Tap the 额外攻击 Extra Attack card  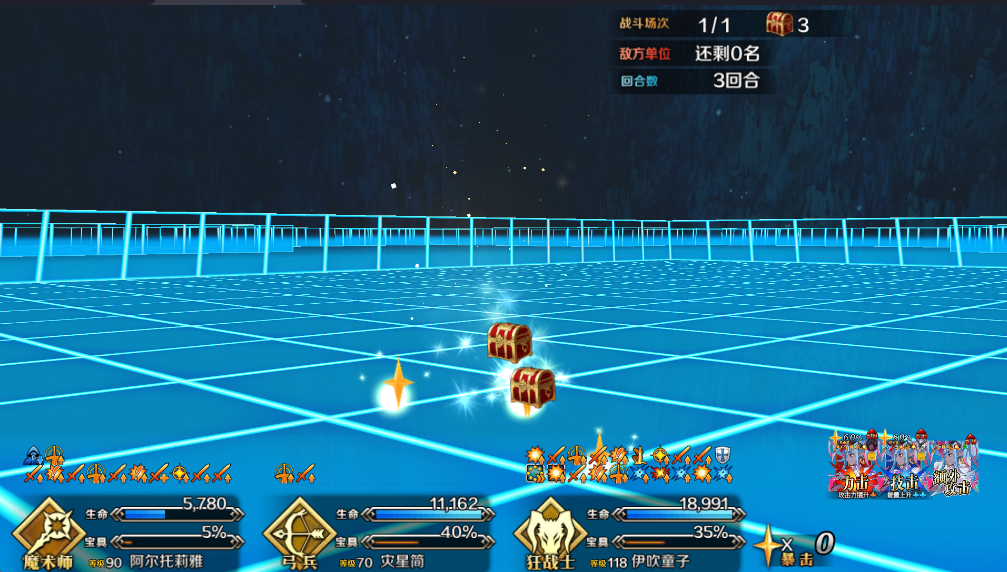(953, 468)
